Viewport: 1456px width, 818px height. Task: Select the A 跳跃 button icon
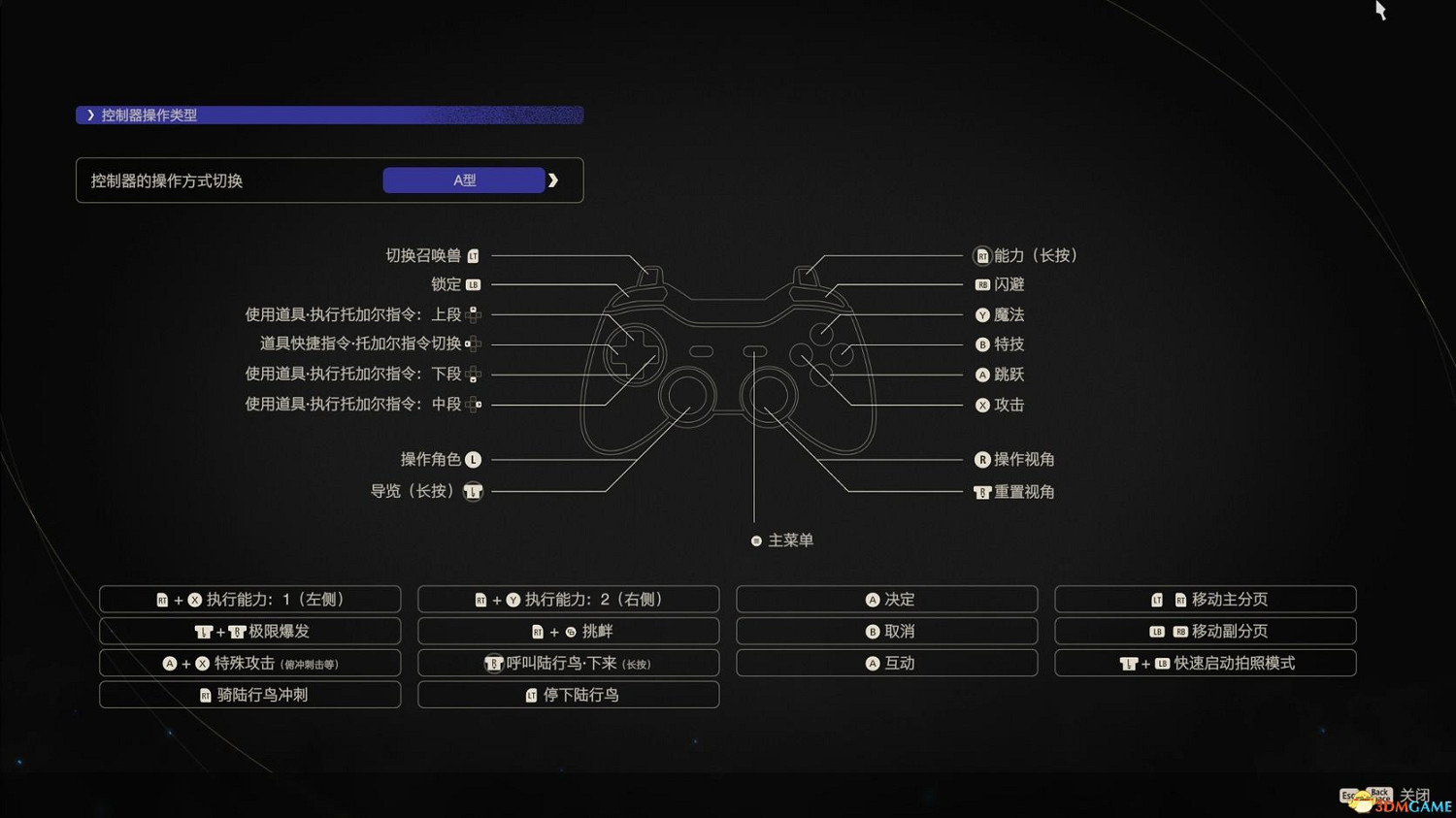tap(982, 375)
